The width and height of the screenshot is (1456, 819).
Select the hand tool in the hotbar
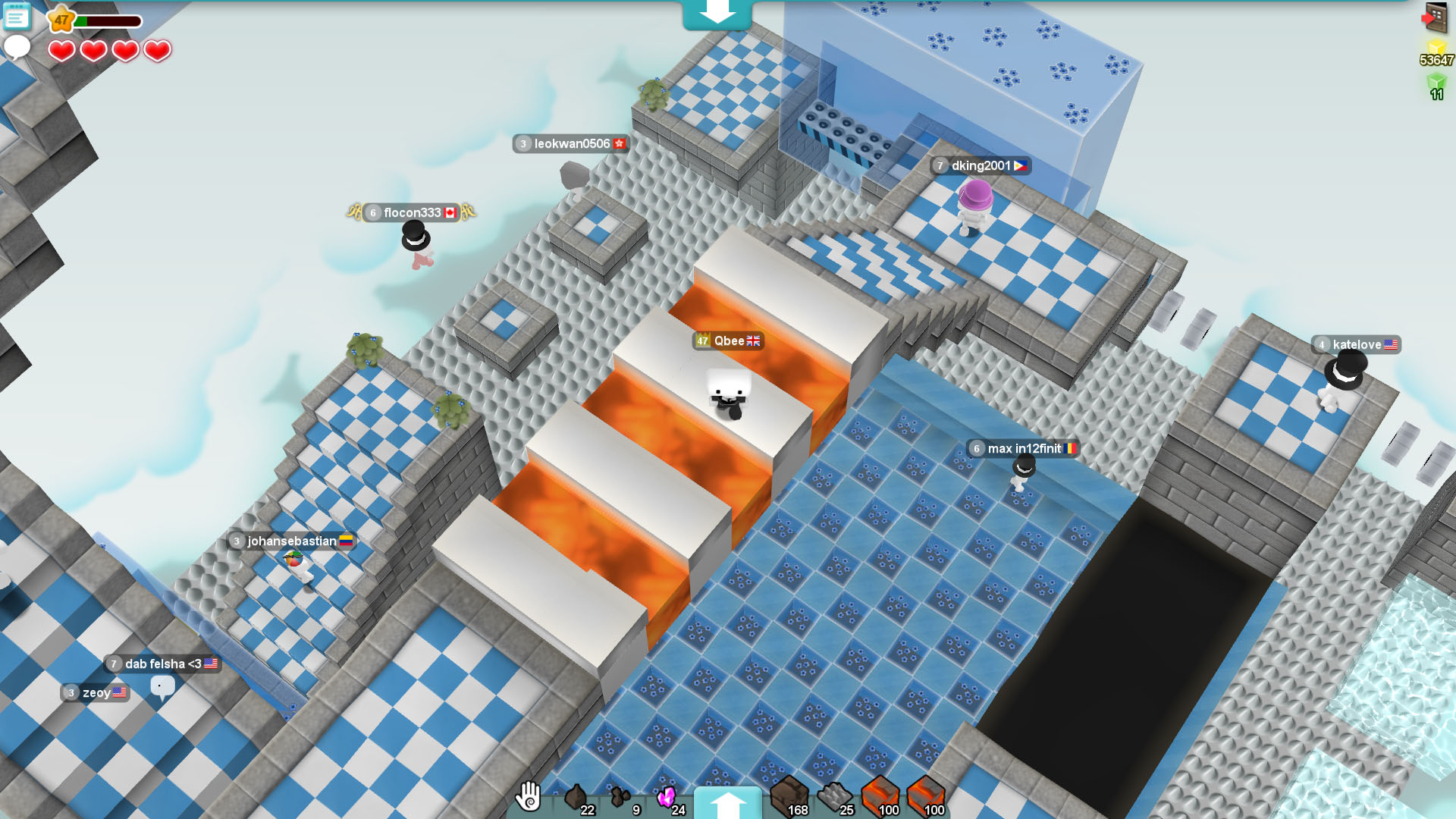pyautogui.click(x=529, y=798)
